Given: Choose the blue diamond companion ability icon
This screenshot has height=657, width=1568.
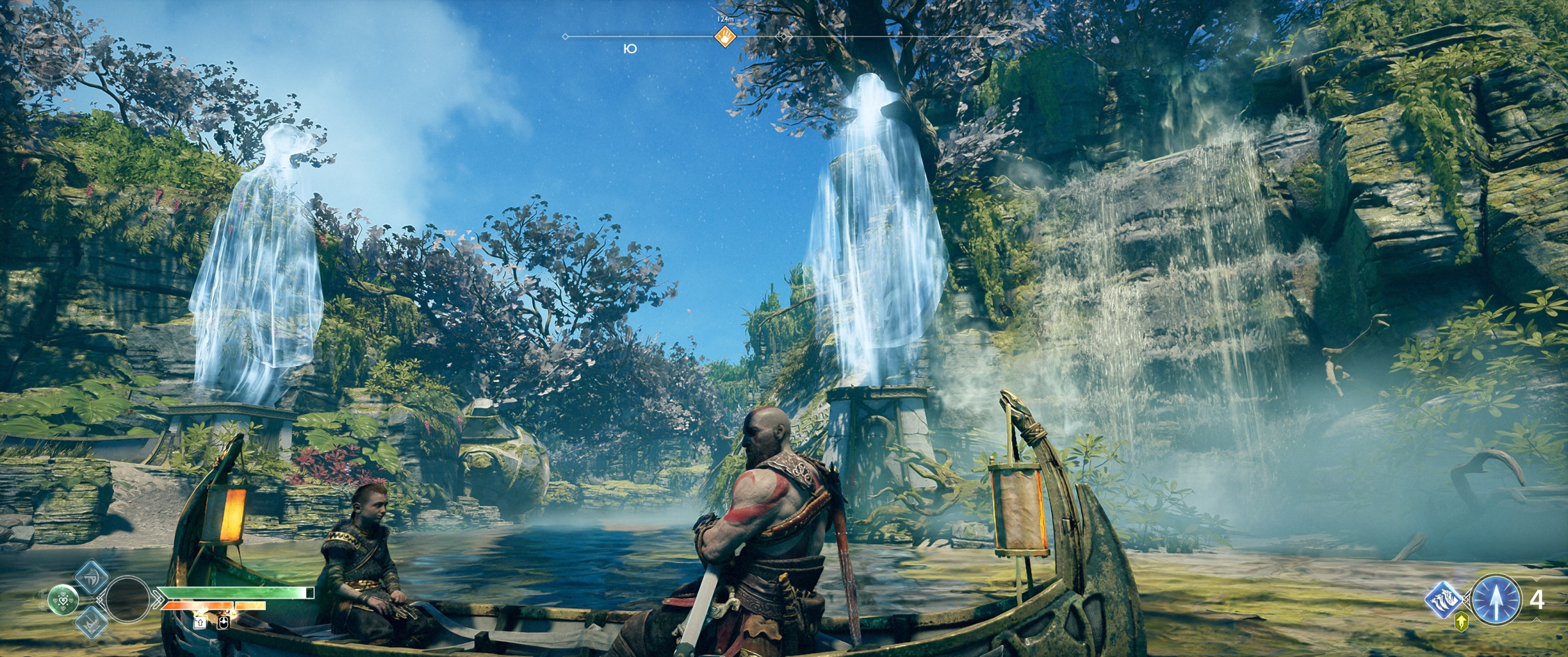Looking at the screenshot, I should point(1446,599).
